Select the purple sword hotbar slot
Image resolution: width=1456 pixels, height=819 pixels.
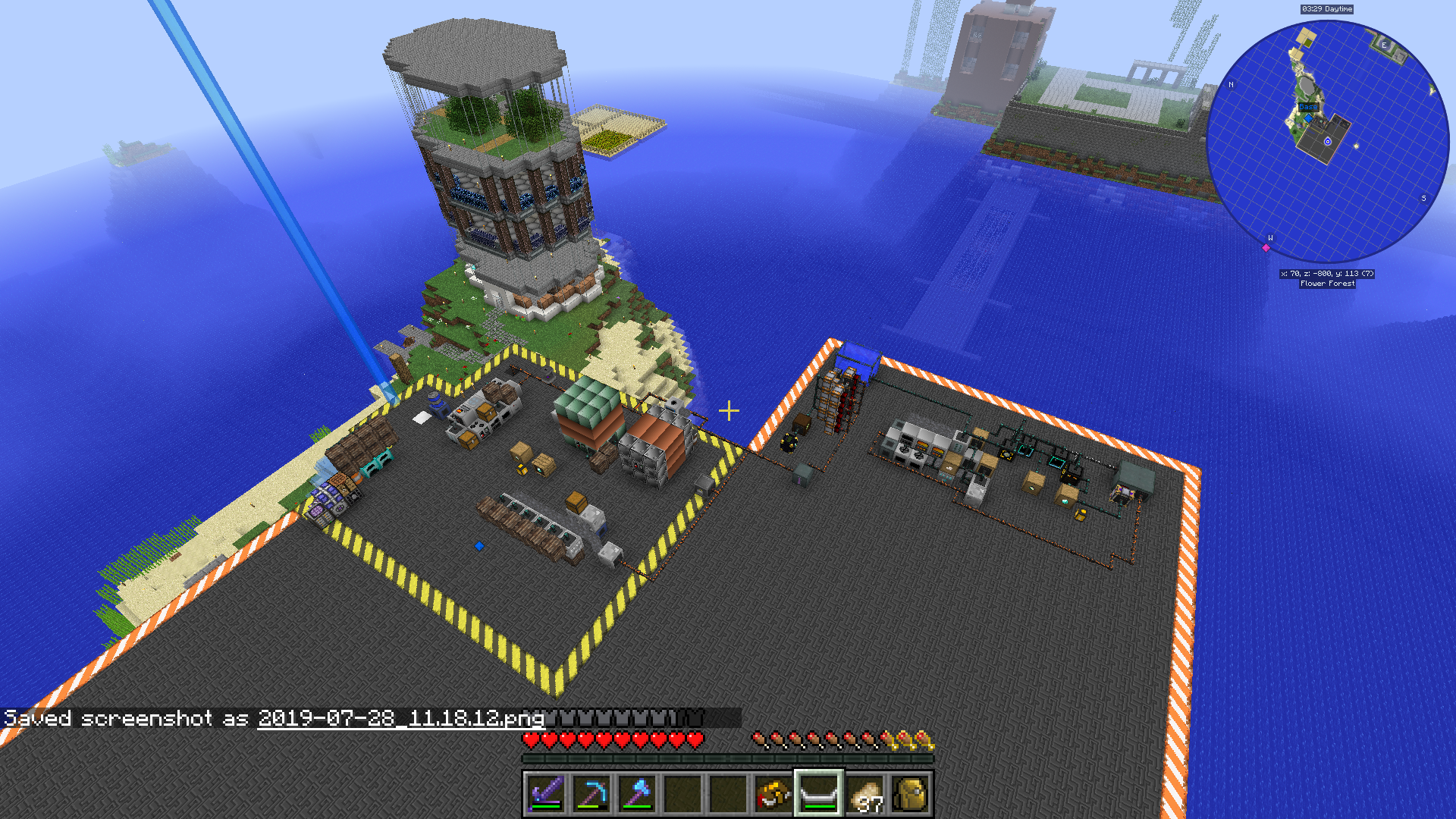546,794
